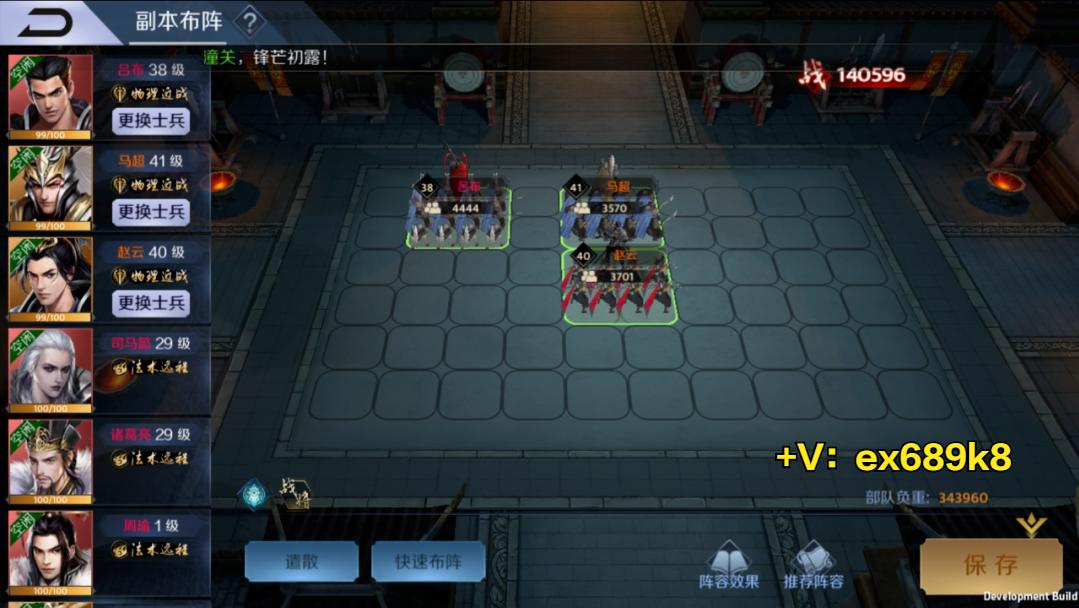
Task: Show 阵容效果 lineup effects
Action: tap(728, 566)
